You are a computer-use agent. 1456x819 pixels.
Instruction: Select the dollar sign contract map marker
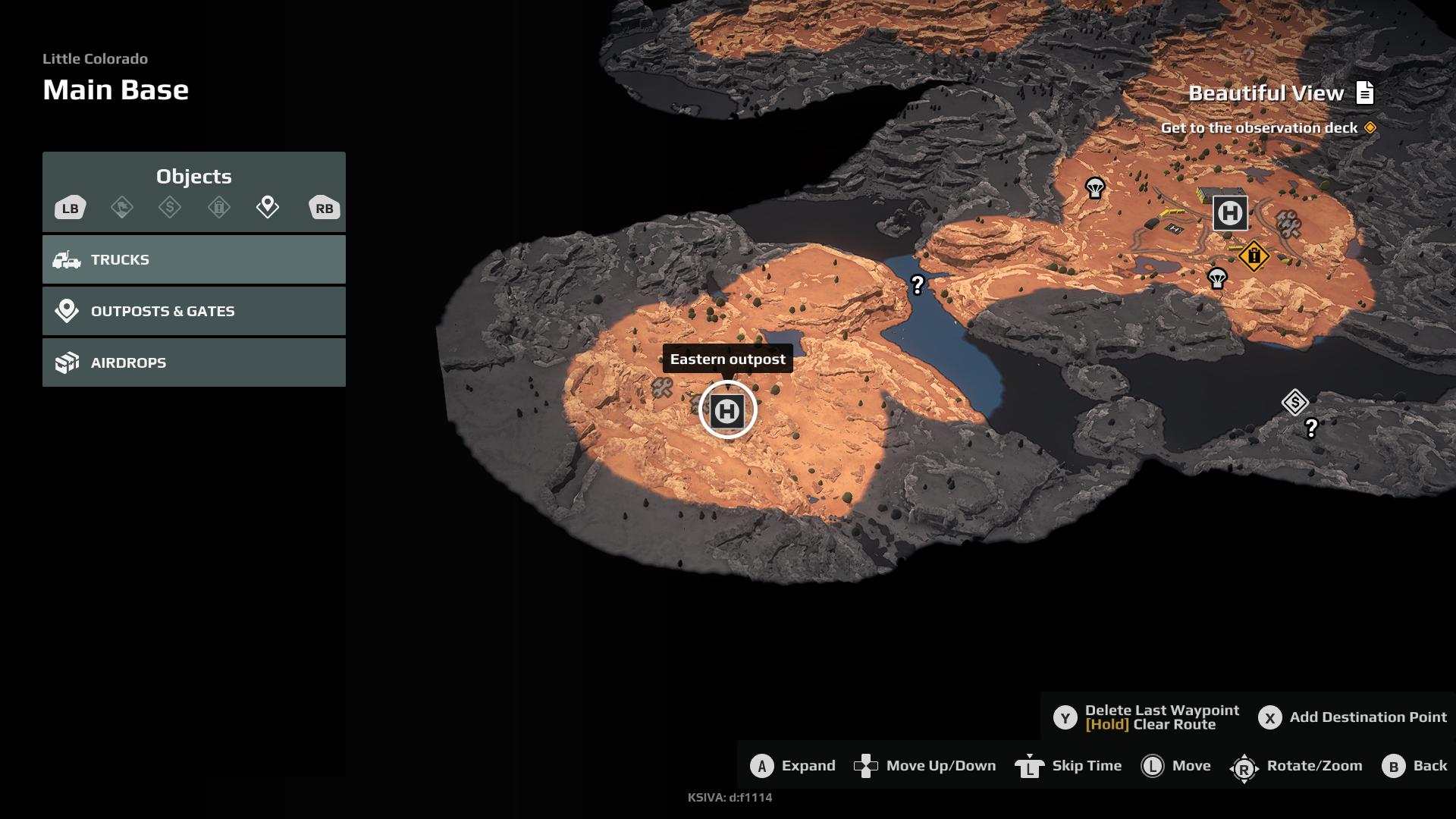[1294, 402]
